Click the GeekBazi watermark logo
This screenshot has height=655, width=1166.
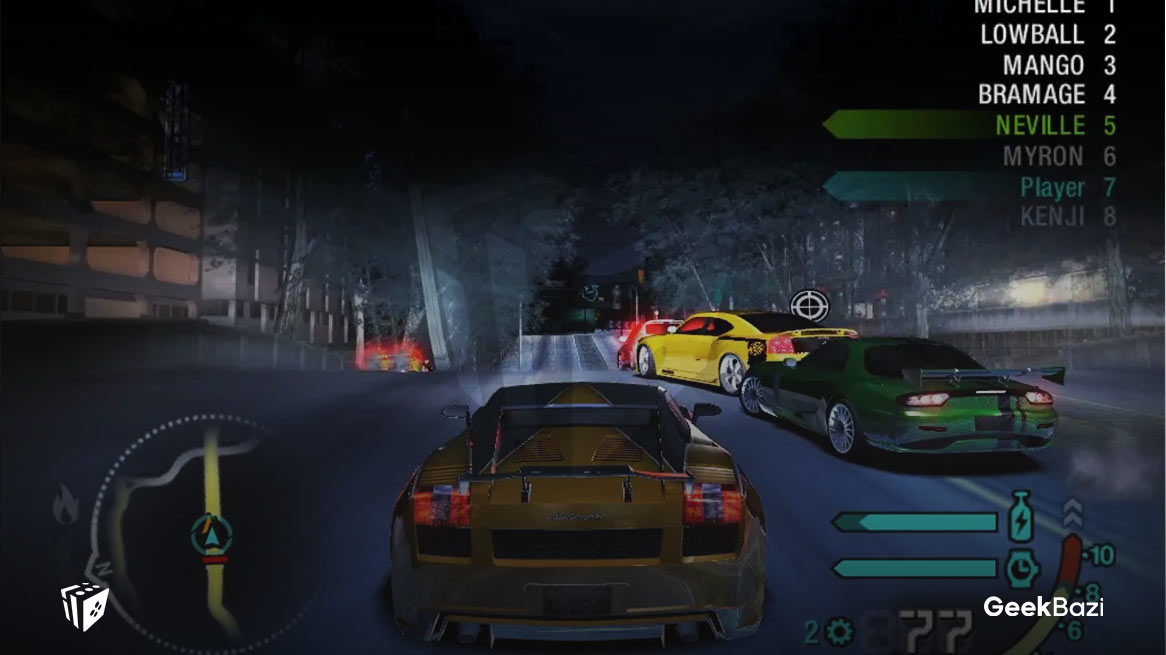[x=1043, y=606]
